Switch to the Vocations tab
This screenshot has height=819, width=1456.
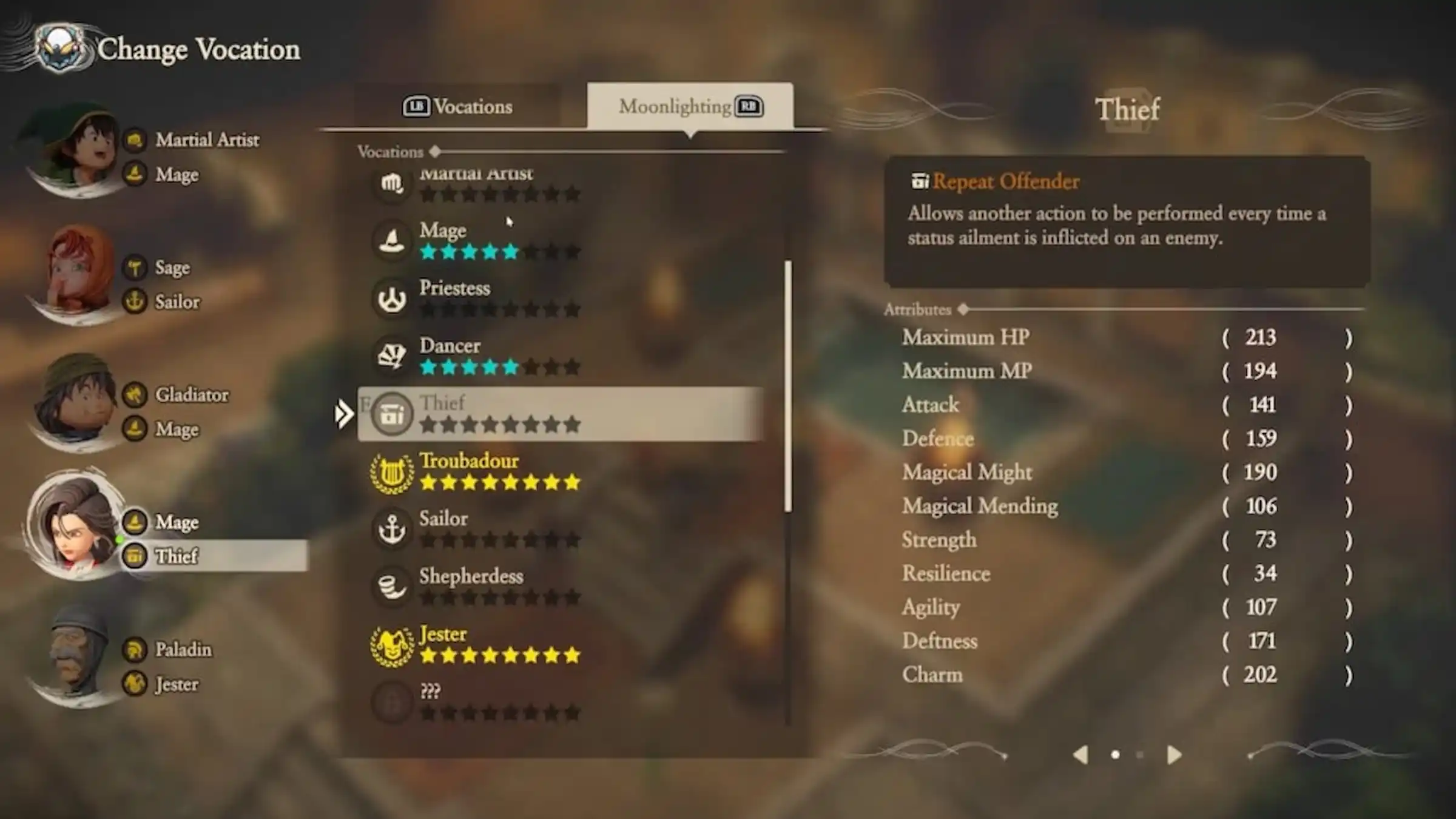pos(458,107)
